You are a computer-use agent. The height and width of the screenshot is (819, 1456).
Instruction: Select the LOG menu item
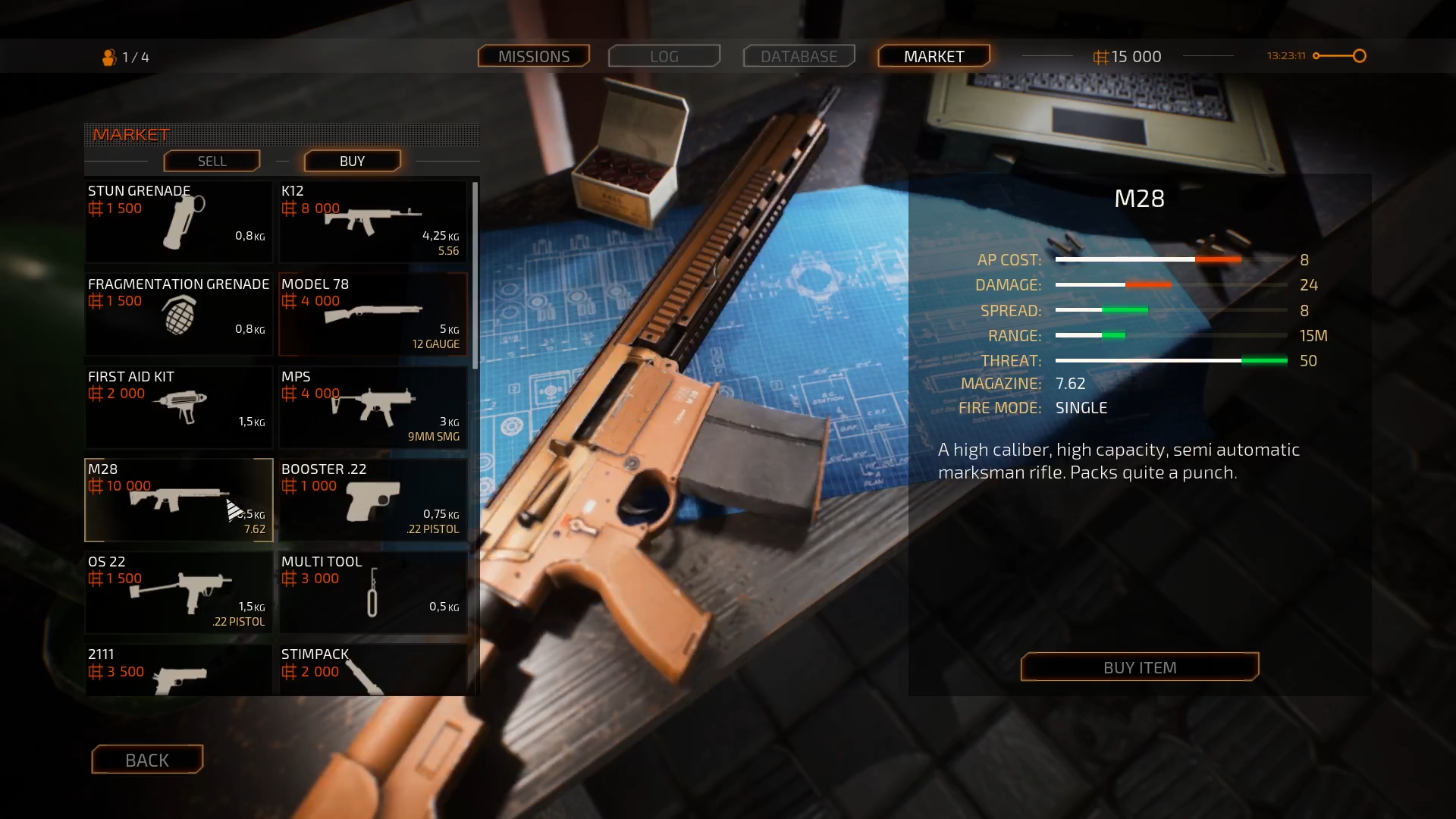pos(664,55)
